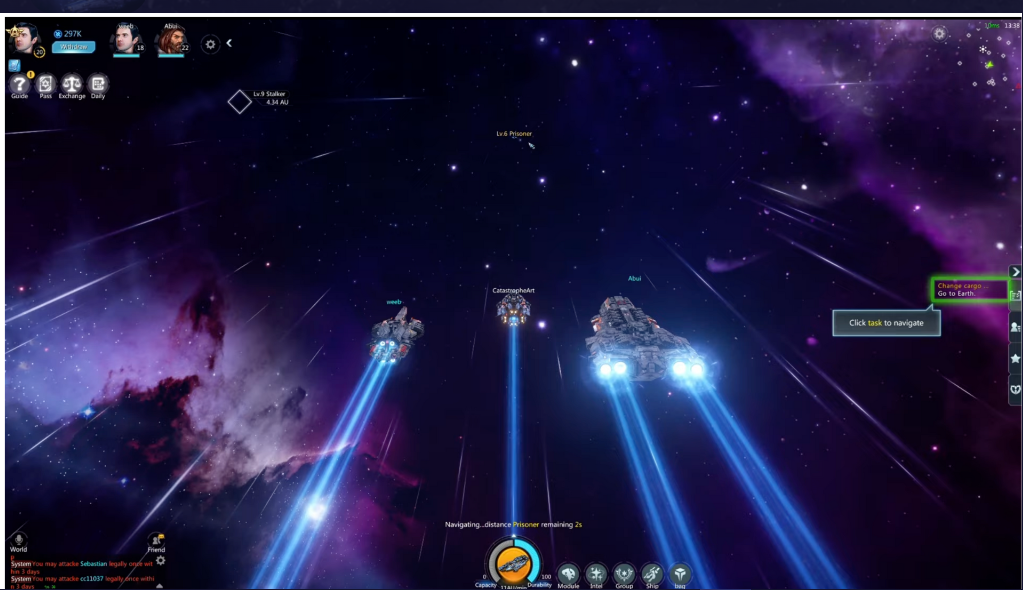Open the Guide help icon
This screenshot has width=1023, height=590.
click(x=19, y=84)
